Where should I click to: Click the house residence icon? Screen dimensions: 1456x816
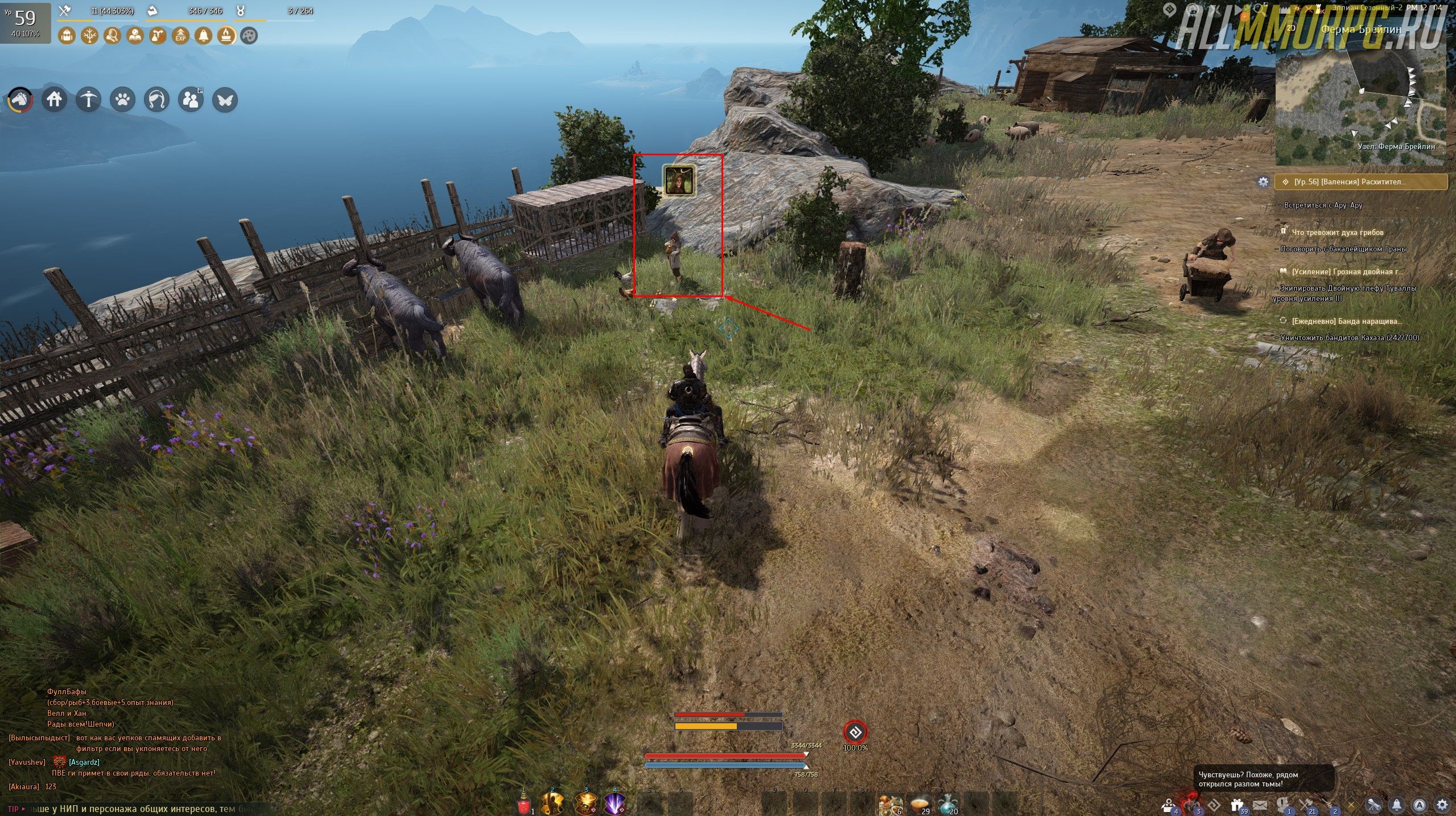coord(54,100)
